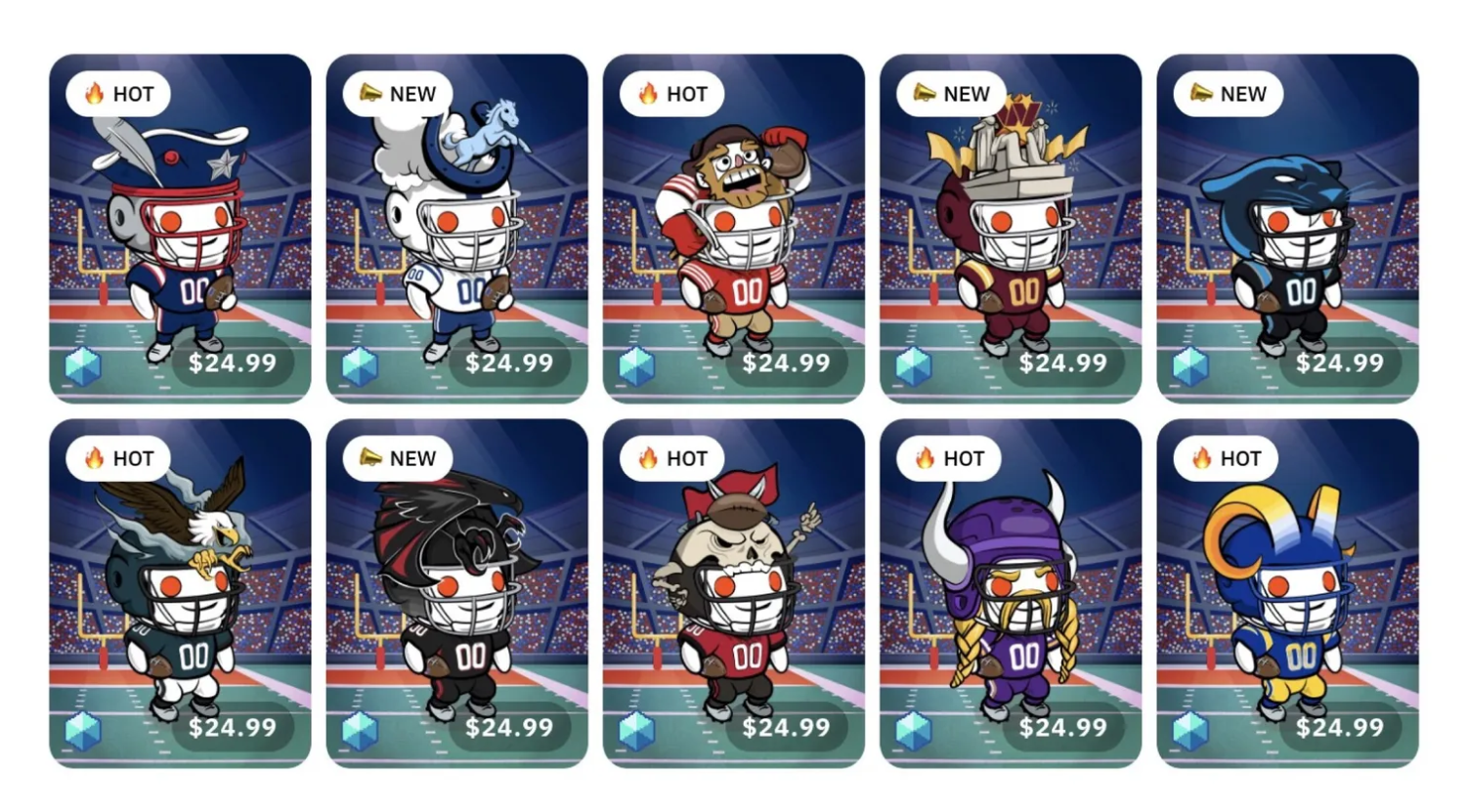The width and height of the screenshot is (1468, 812).
Task: Click the NEW badge on the Colts card
Action: pyautogui.click(x=397, y=94)
